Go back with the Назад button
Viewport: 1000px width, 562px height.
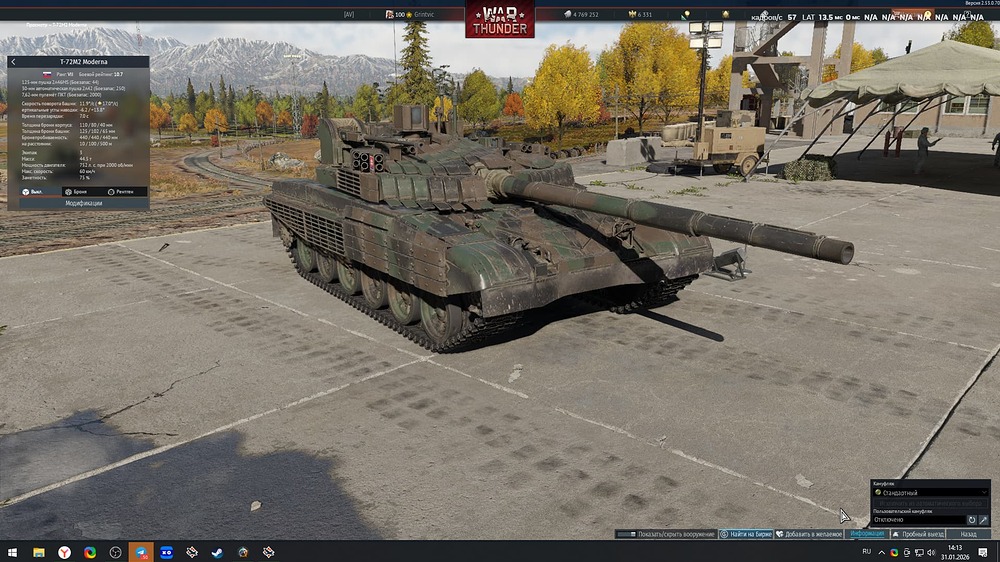click(x=968, y=534)
